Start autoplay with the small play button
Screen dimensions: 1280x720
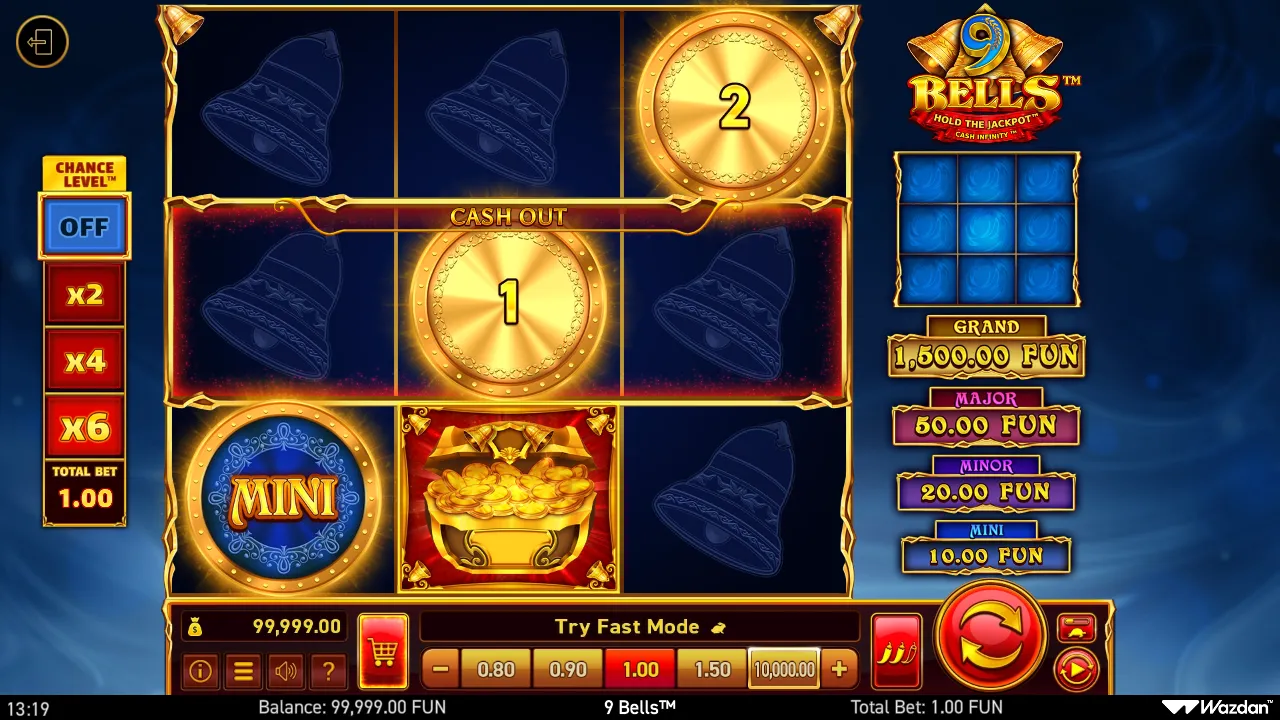[1076, 669]
